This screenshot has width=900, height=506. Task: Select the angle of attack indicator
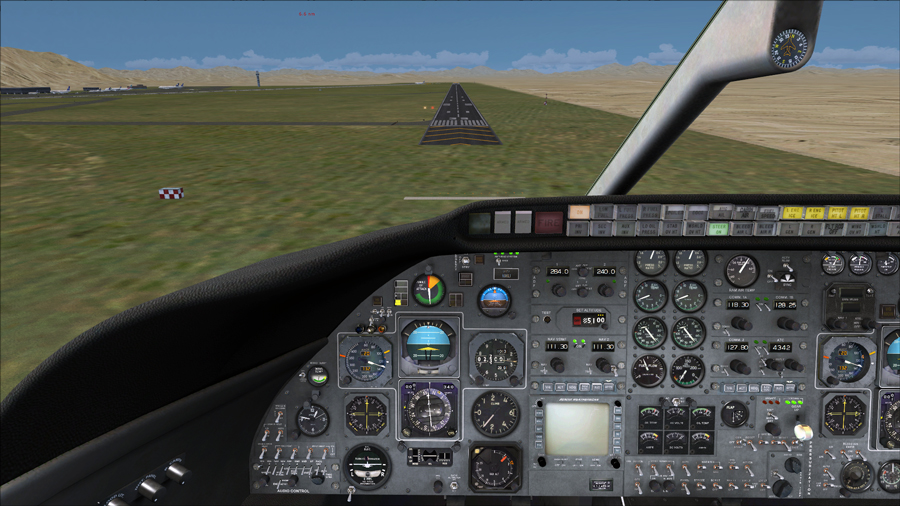coord(429,290)
